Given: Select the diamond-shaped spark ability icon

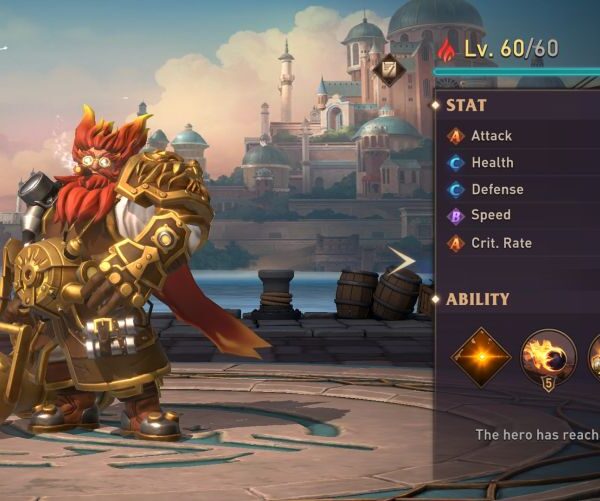Looking at the screenshot, I should point(481,357).
